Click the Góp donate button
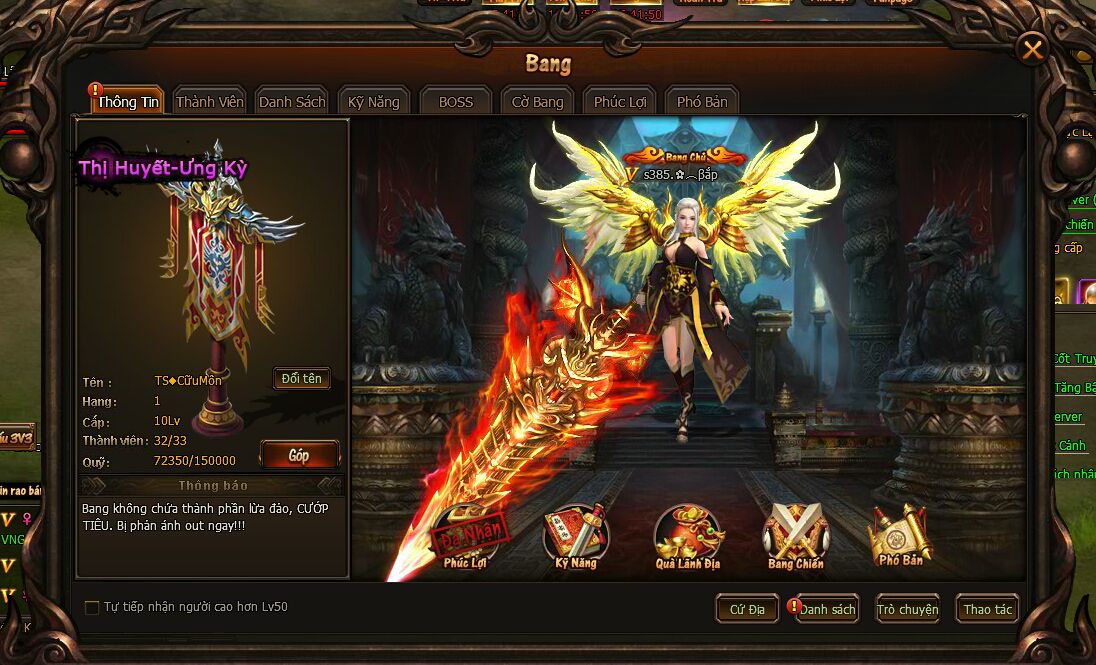1096x665 pixels. click(299, 455)
